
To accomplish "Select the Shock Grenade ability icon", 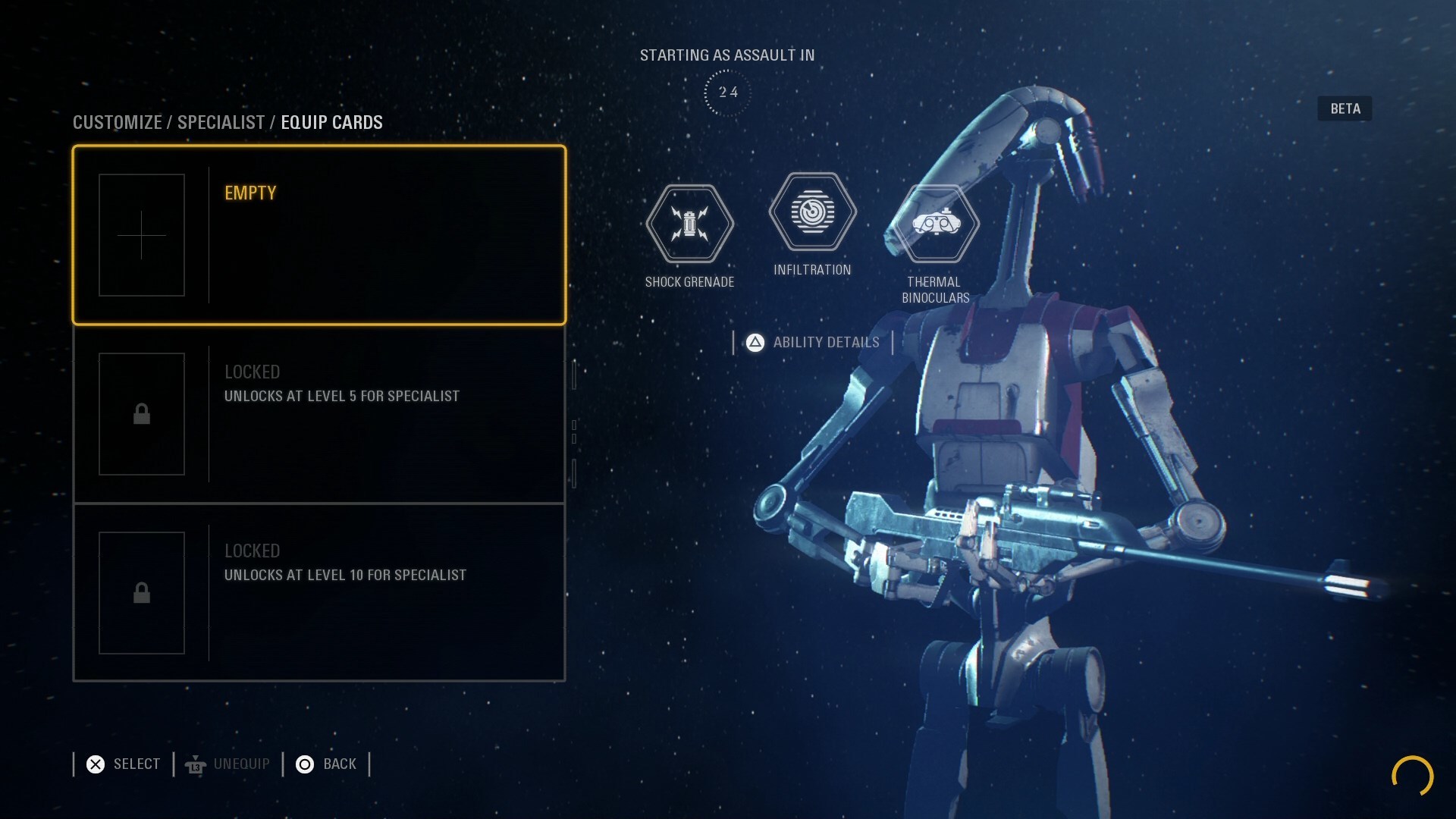I will (689, 224).
